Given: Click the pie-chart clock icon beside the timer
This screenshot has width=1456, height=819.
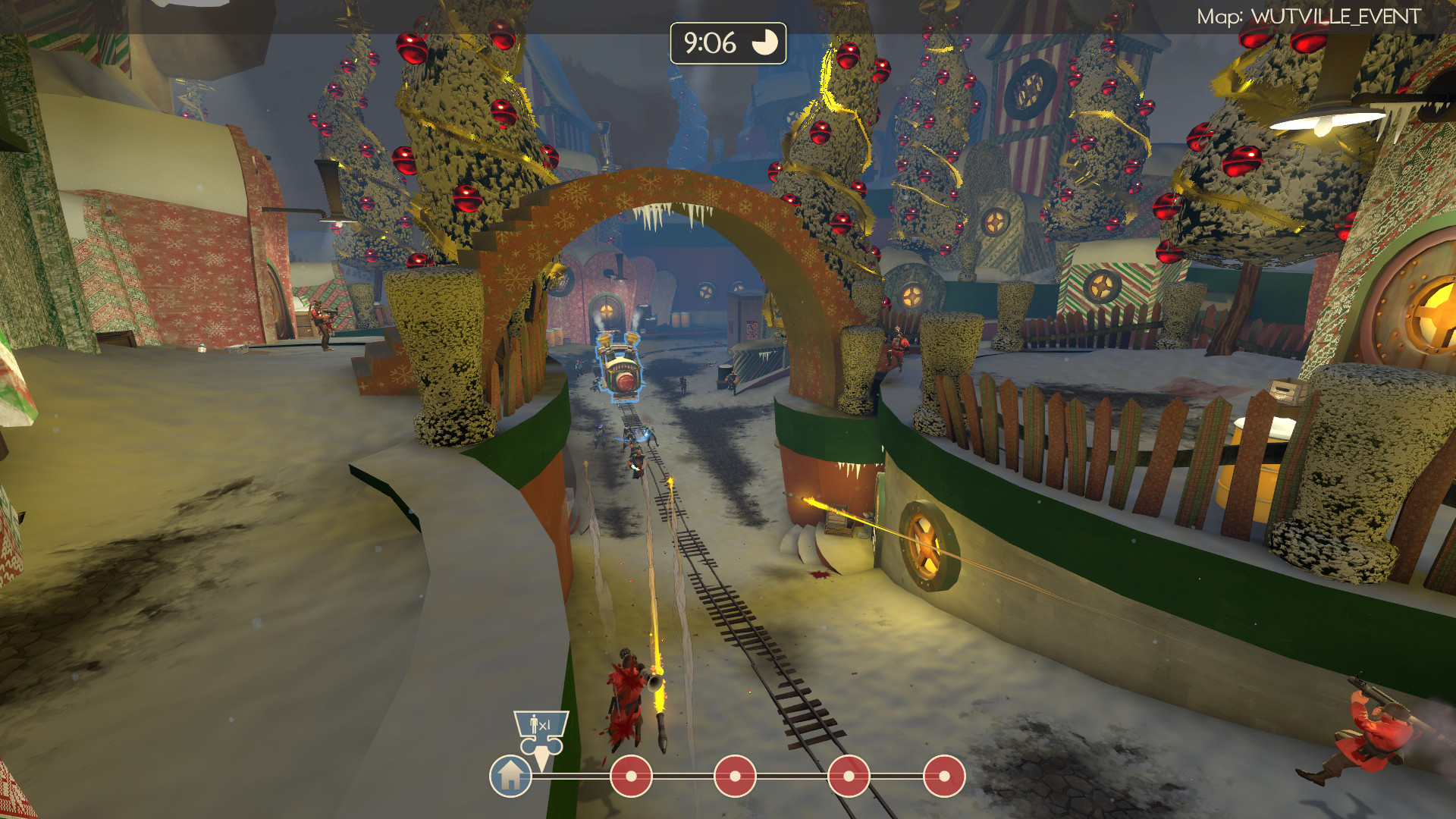Looking at the screenshot, I should click(x=765, y=43).
